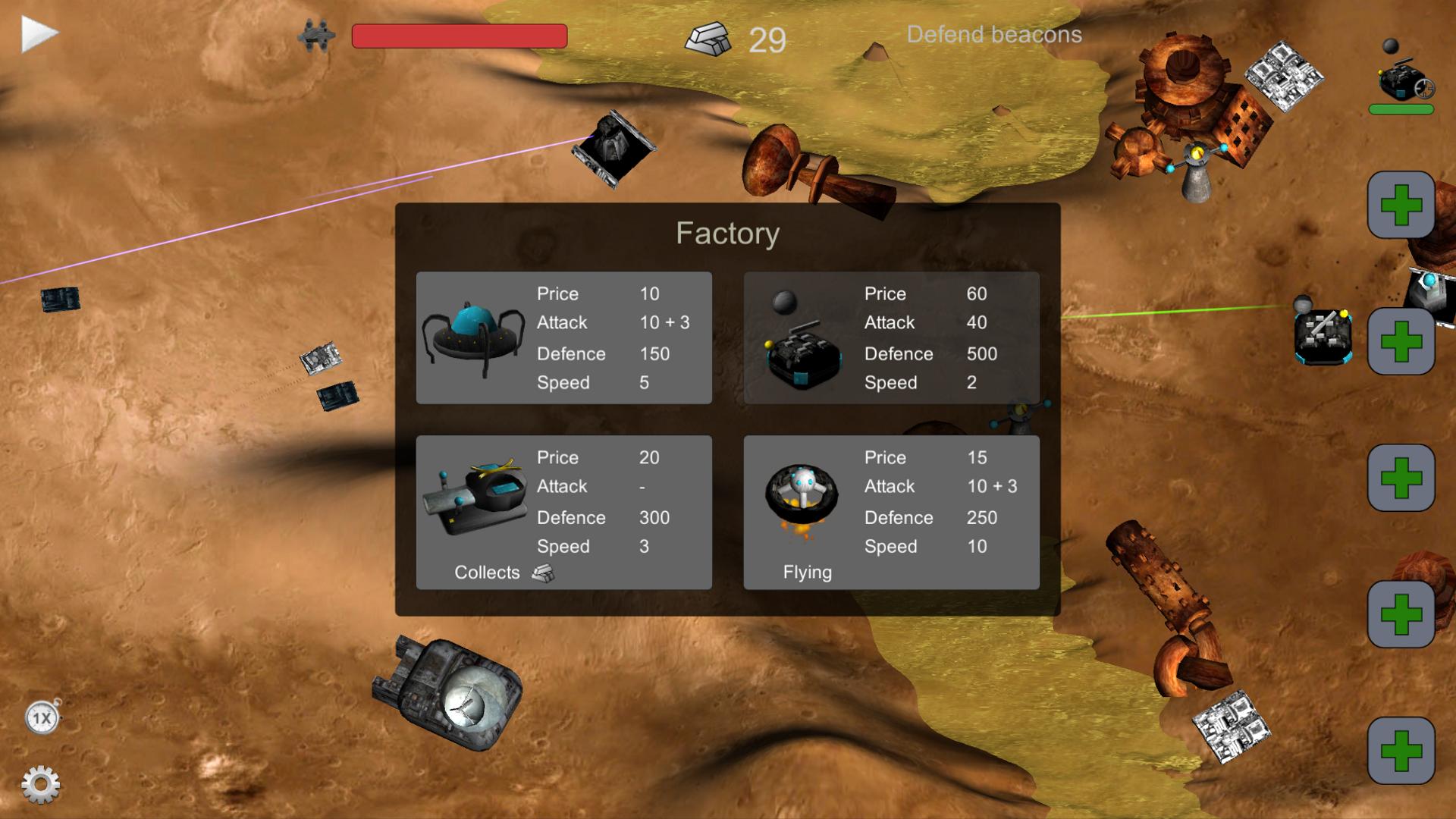Click the Attack stat of the flying unit

[x=890, y=486]
